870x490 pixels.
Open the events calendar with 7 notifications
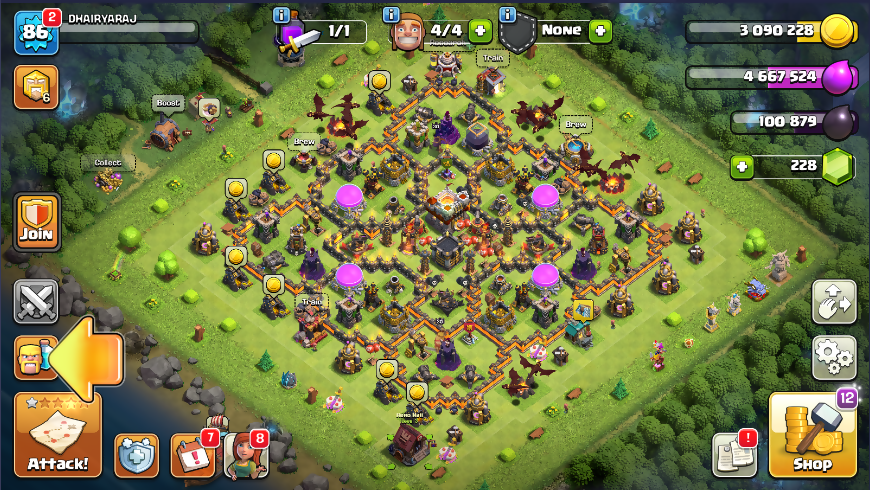pos(192,455)
